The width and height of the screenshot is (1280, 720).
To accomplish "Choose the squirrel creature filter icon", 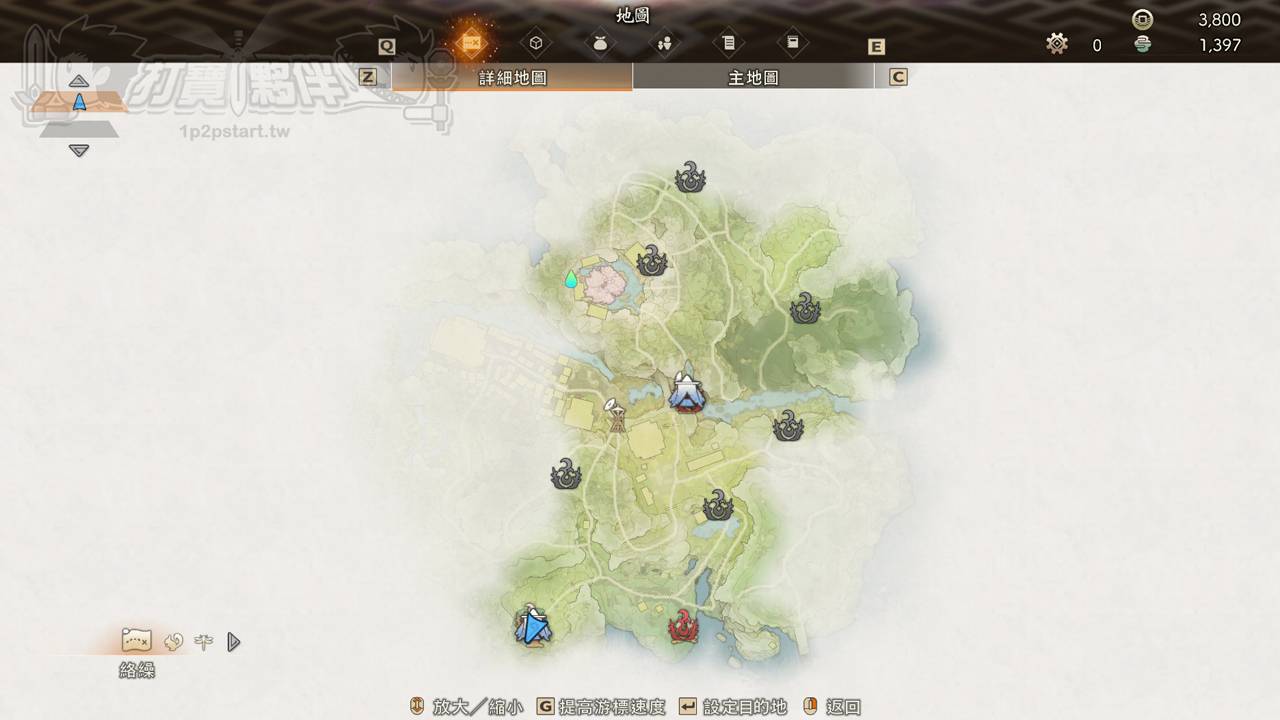I will point(173,642).
